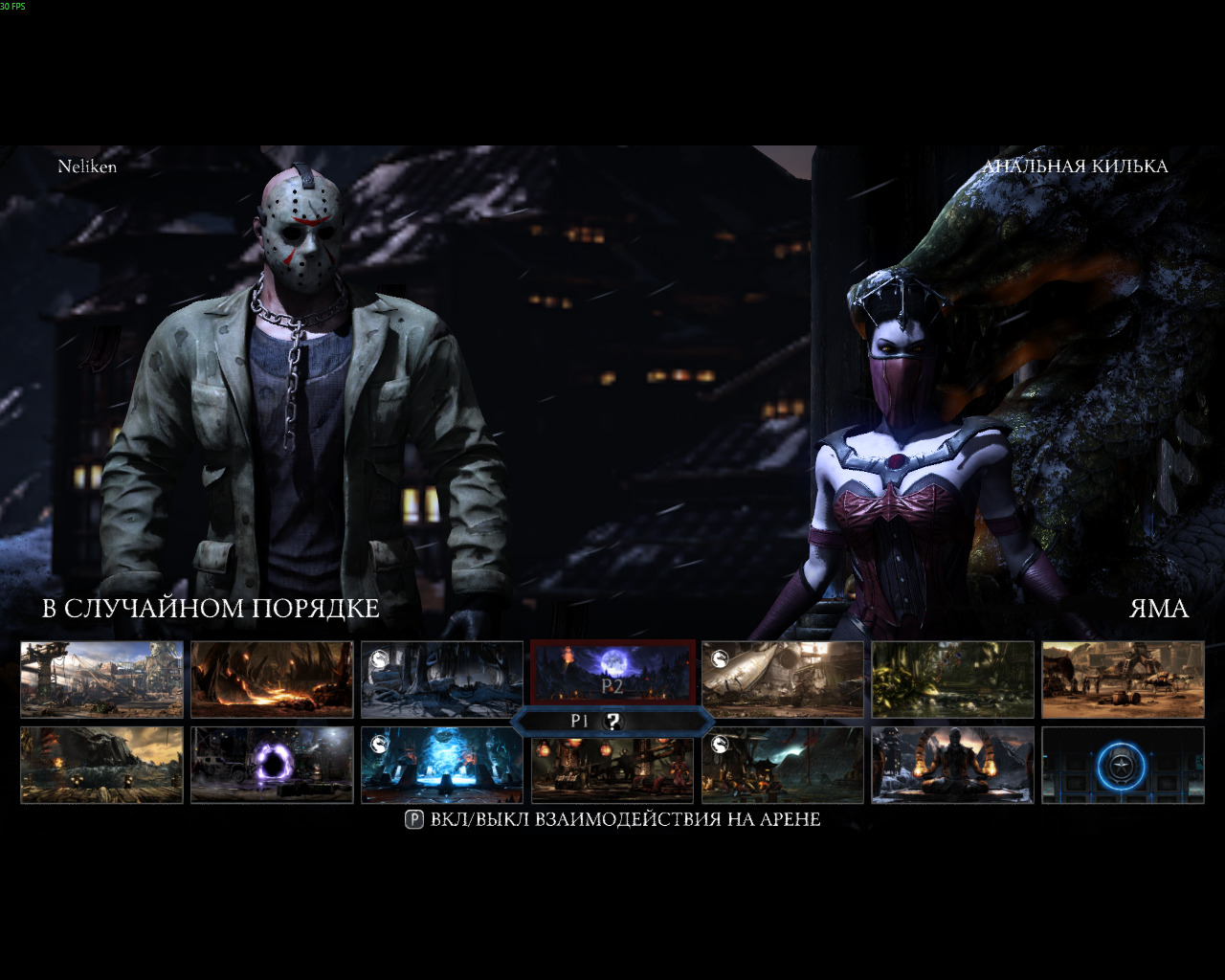Pick the meditating statue temple arena

[x=953, y=765]
